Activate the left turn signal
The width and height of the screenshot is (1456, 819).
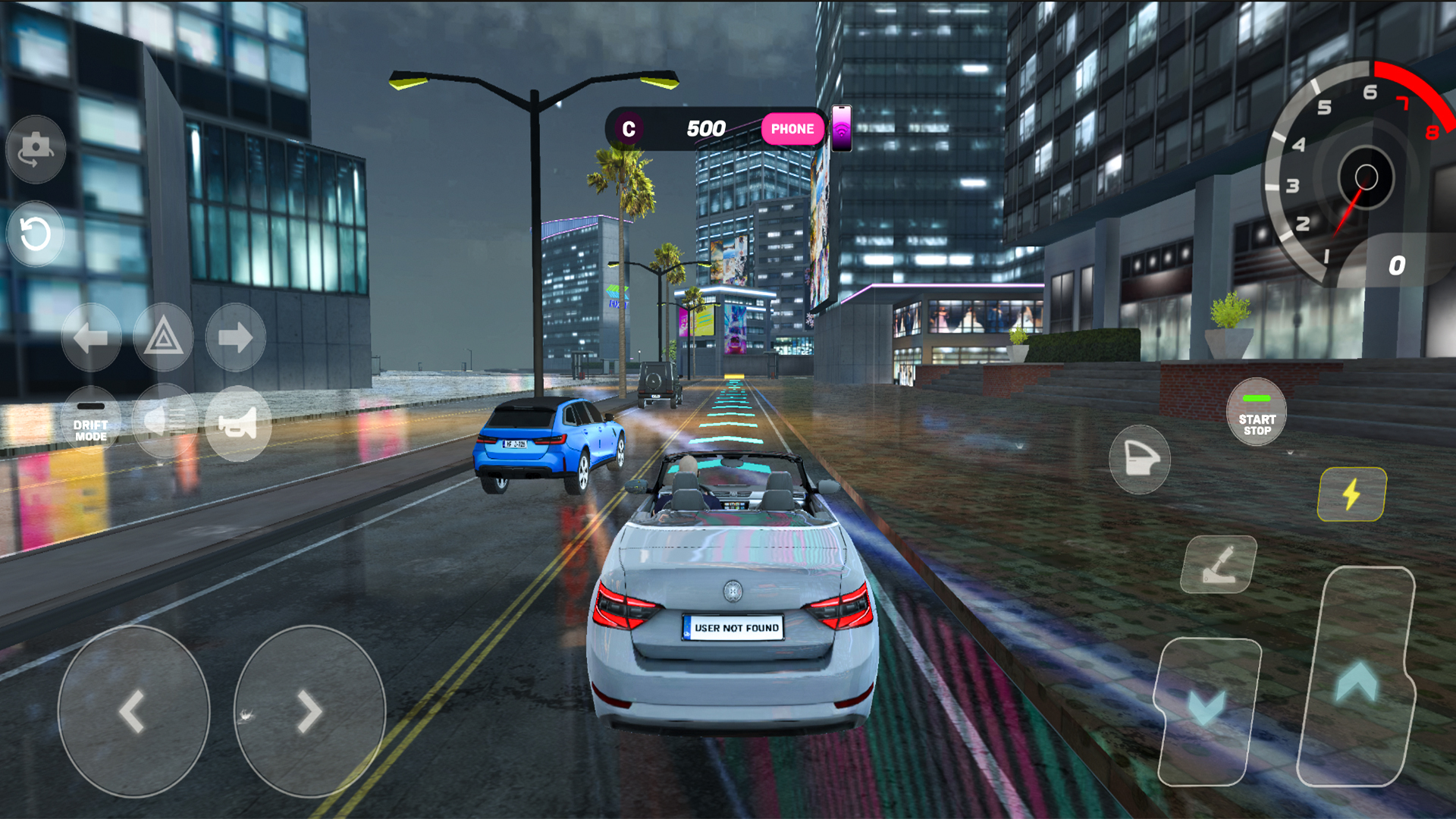[x=91, y=337]
